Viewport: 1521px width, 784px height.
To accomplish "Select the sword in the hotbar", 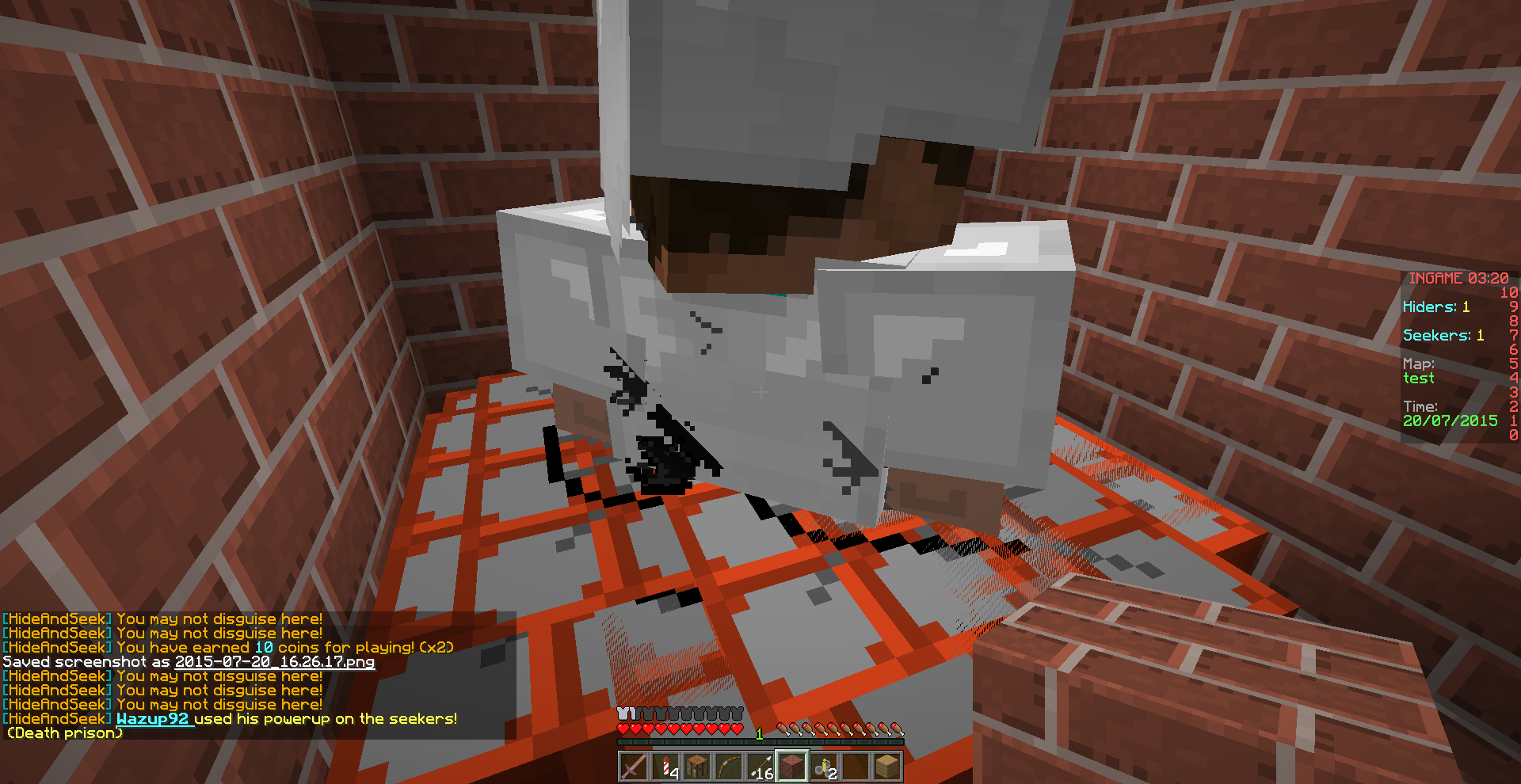I will click(x=633, y=765).
